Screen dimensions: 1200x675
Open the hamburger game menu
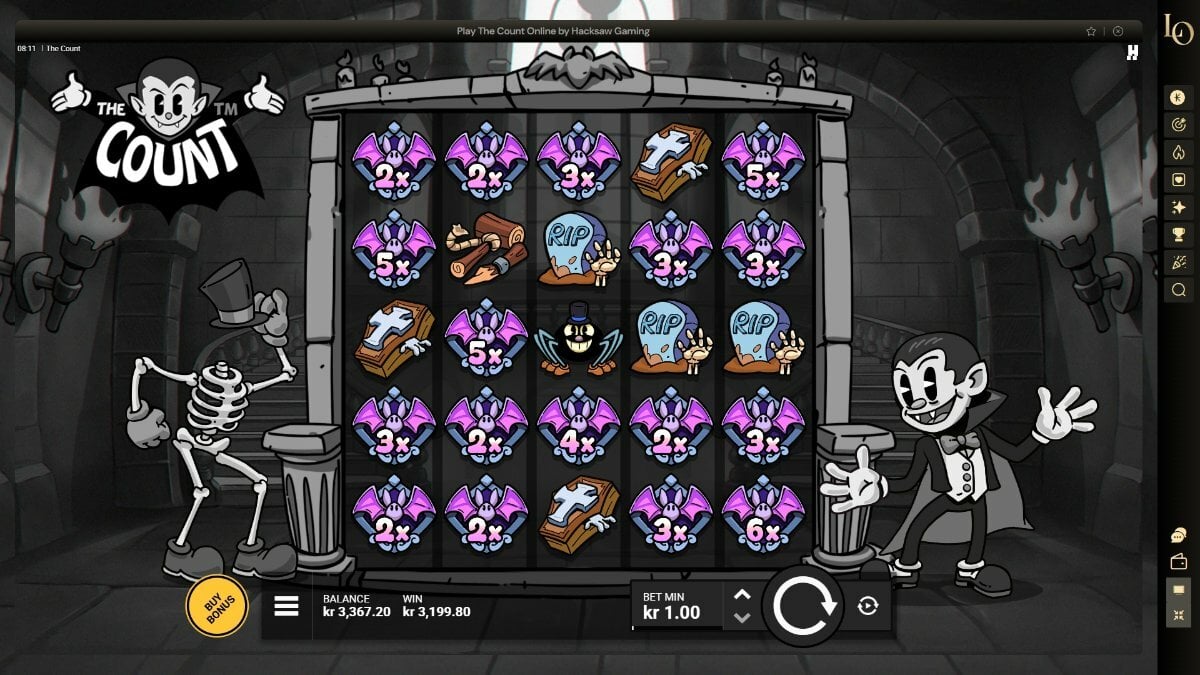coord(286,606)
